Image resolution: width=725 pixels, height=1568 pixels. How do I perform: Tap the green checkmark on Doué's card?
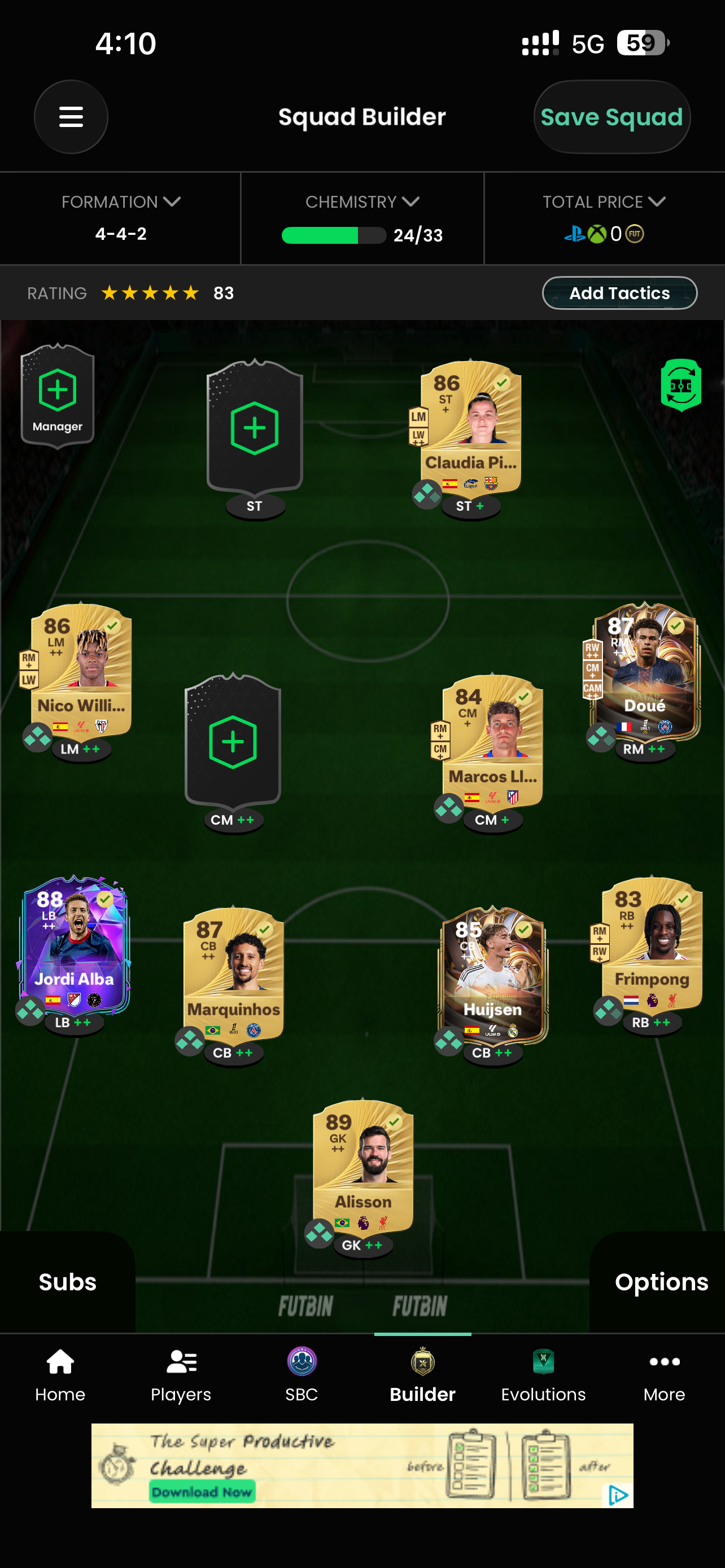click(x=675, y=626)
